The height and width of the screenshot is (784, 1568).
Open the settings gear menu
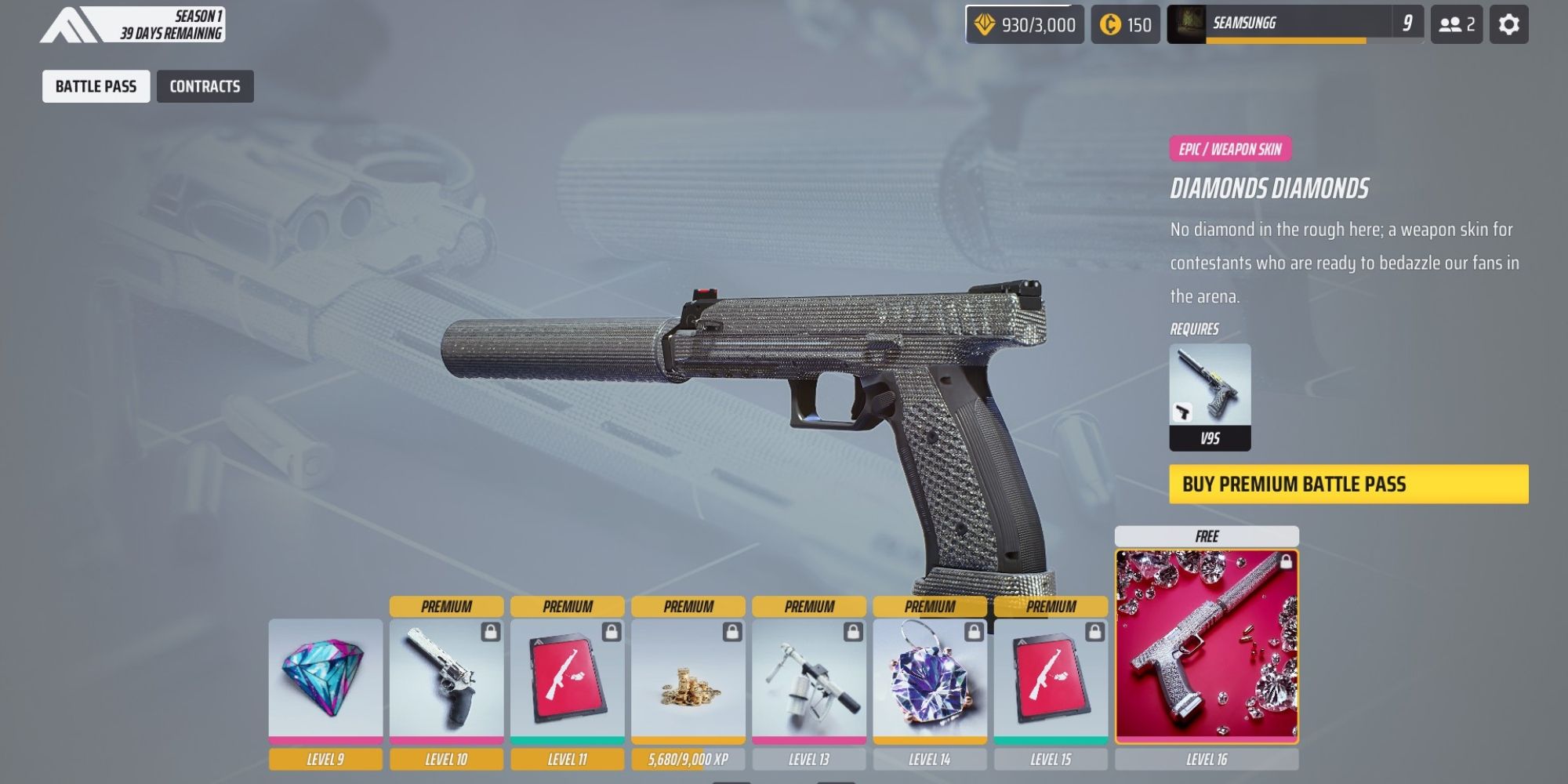coord(1508,24)
